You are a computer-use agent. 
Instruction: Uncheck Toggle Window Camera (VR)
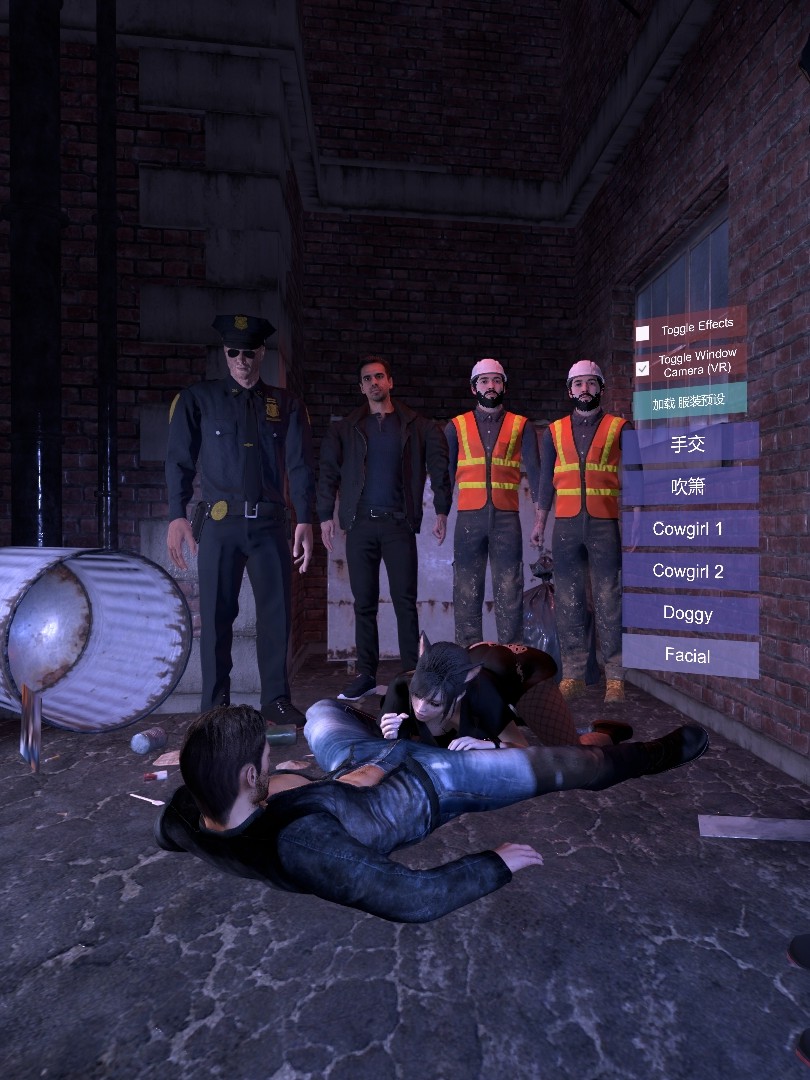click(x=642, y=368)
